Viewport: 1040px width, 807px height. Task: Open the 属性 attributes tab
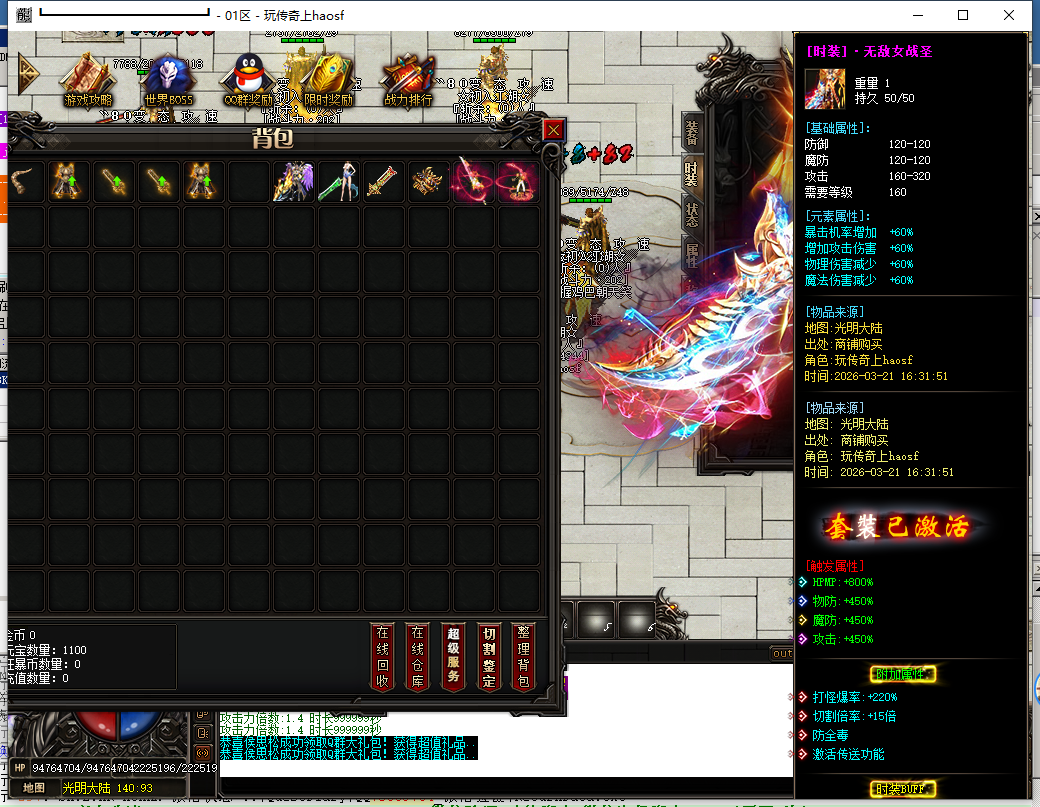(x=691, y=253)
